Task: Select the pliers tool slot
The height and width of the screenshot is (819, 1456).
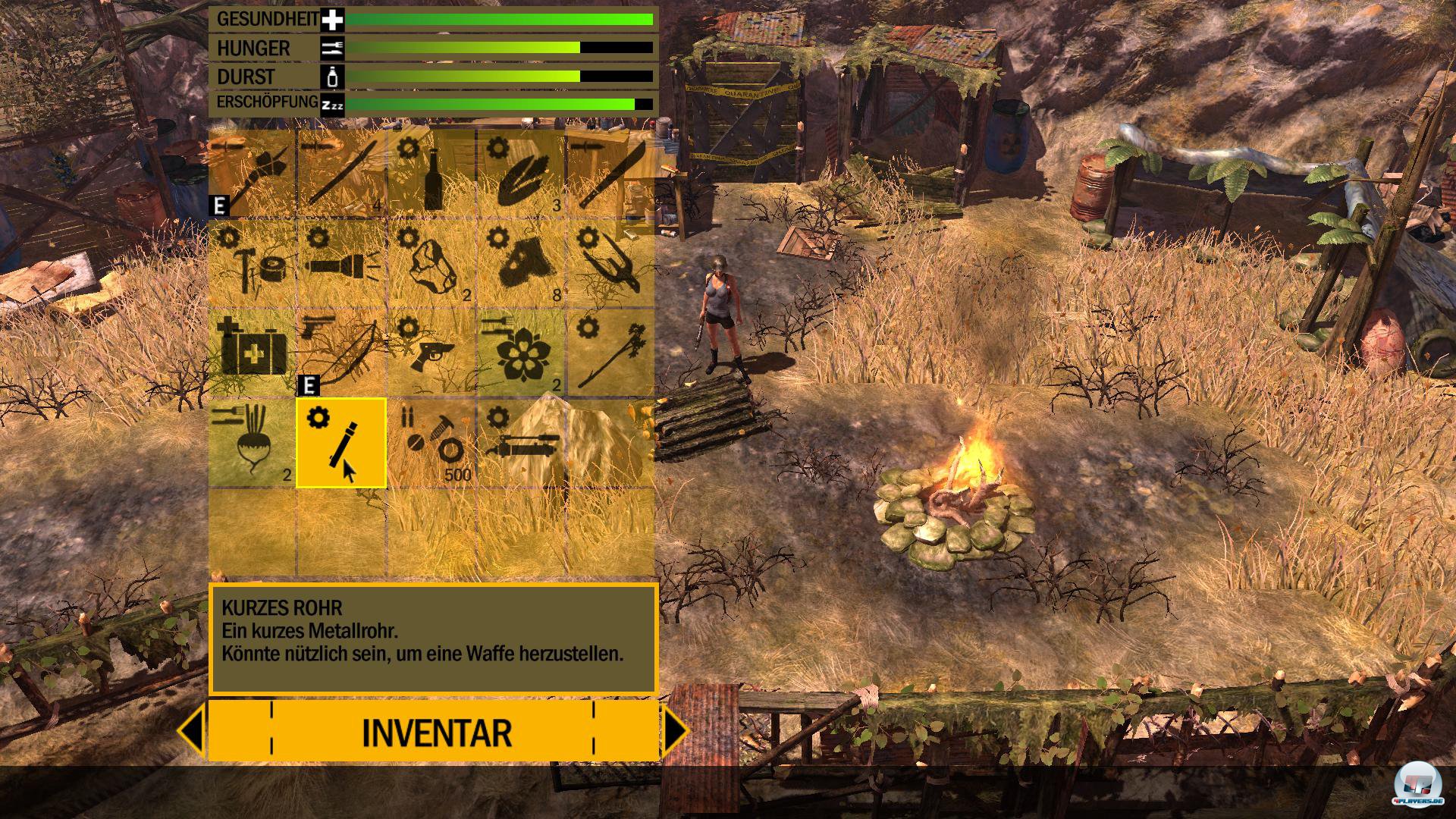Action: click(609, 264)
